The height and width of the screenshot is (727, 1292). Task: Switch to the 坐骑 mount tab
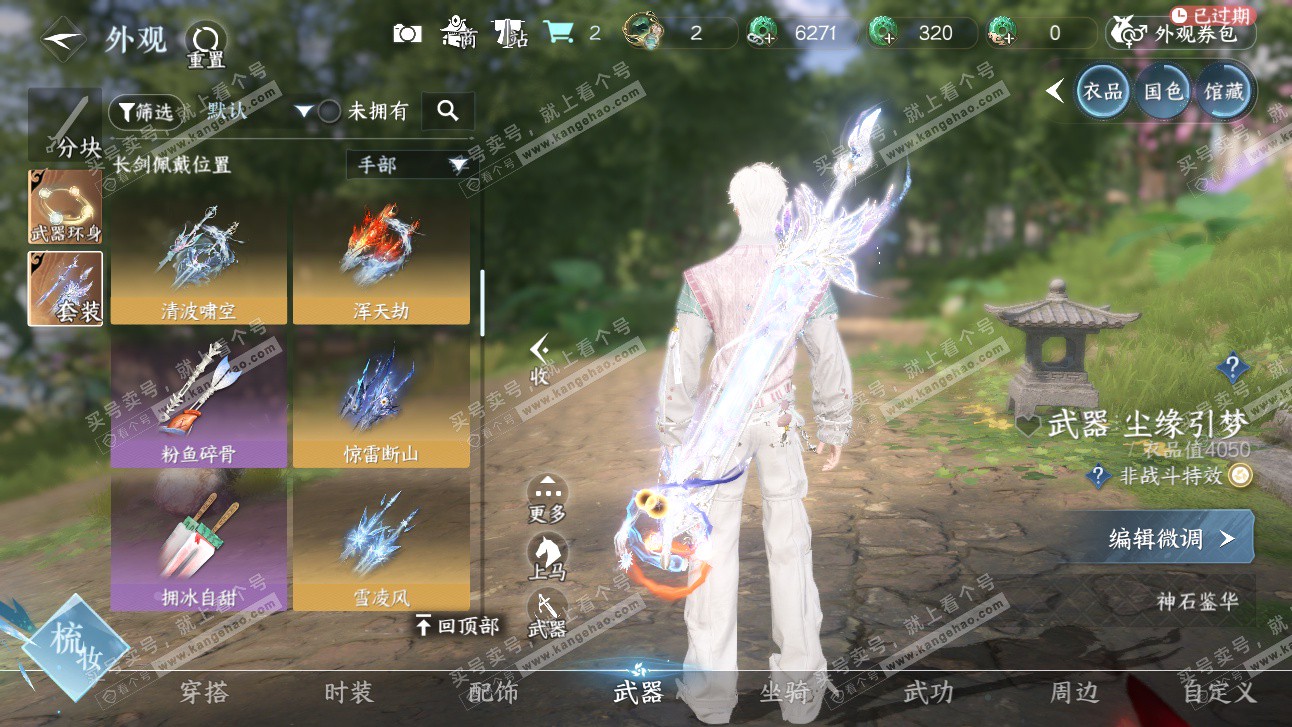[x=785, y=692]
